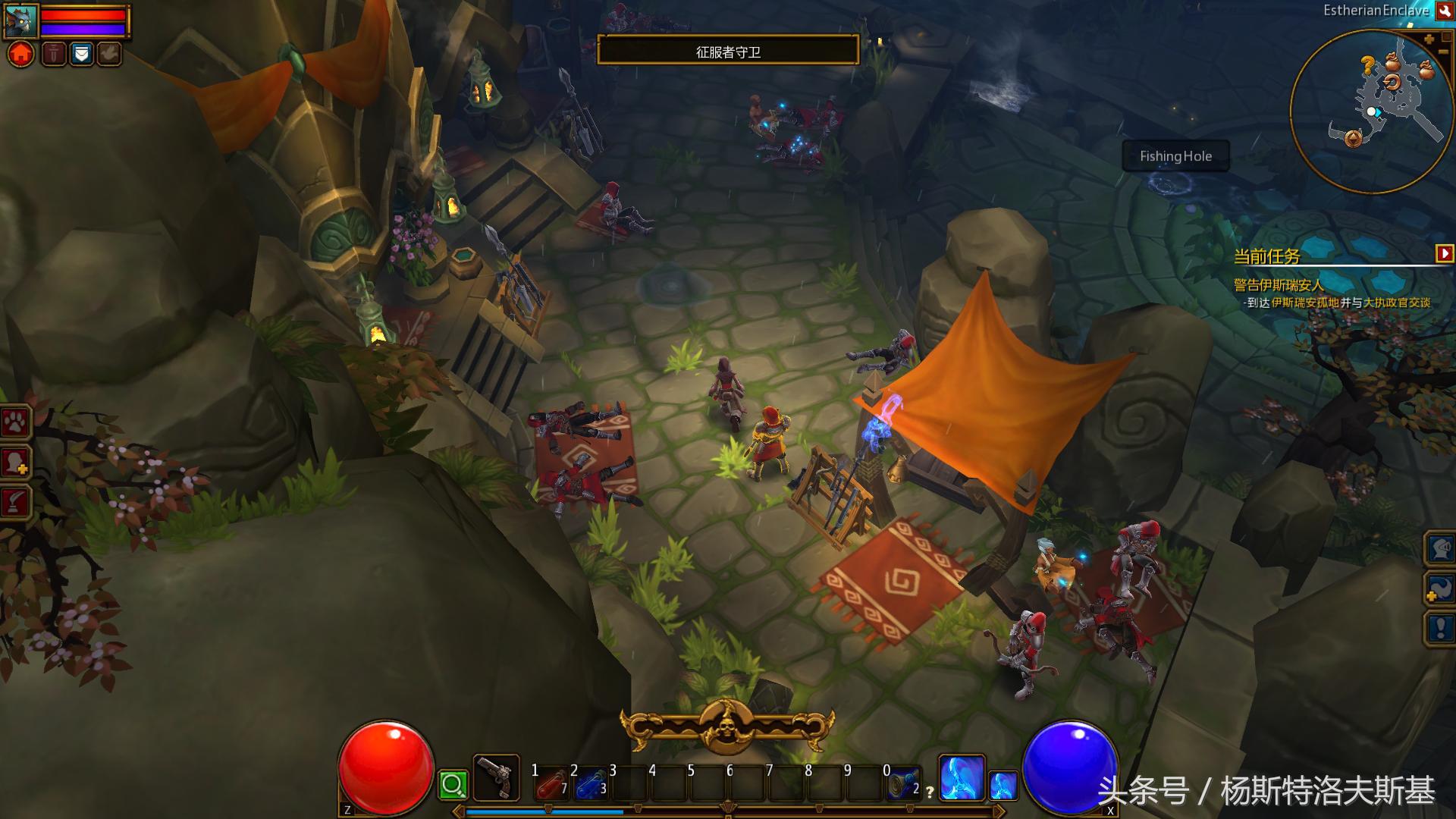The width and height of the screenshot is (1456, 819).
Task: Click the pet portrait
Action: (20, 21)
